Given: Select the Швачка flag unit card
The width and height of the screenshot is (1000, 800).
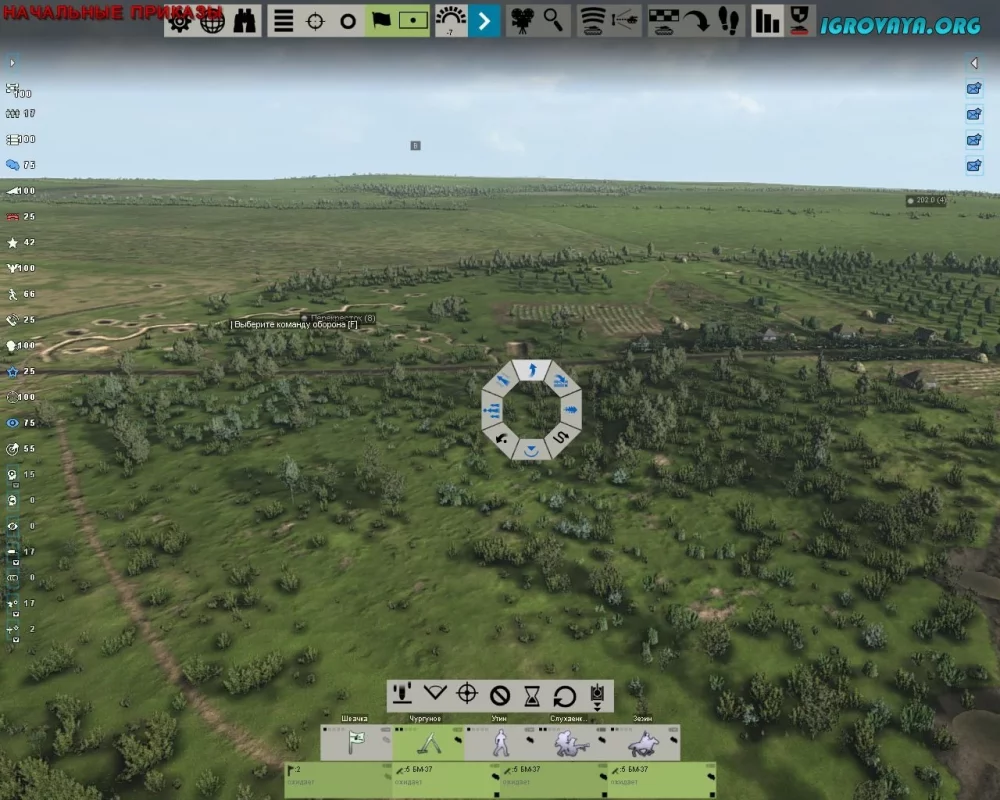Looking at the screenshot, I should point(355,743).
